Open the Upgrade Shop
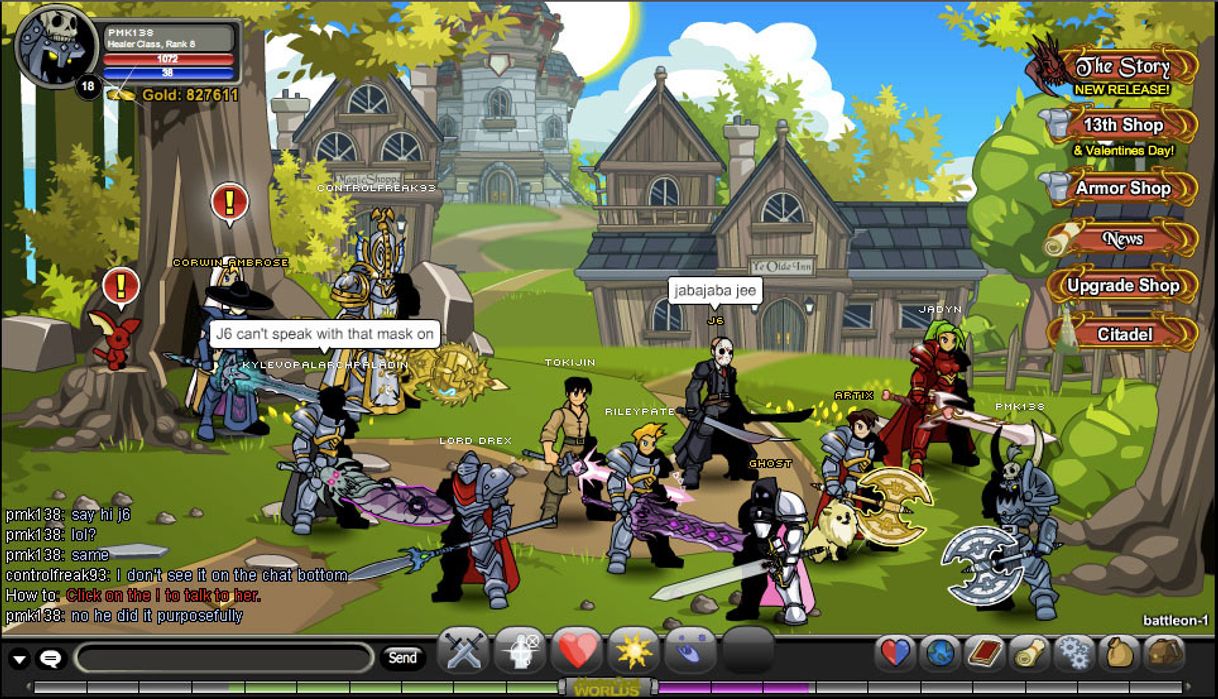The image size is (1218, 699). (x=1122, y=286)
